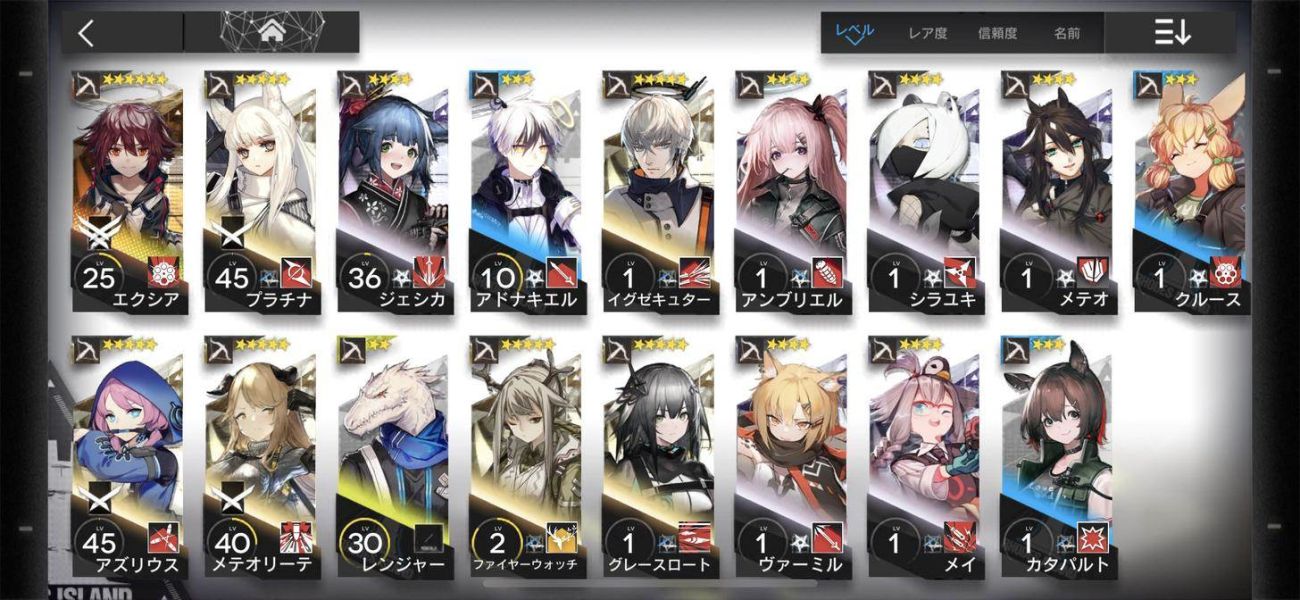Viewport: 1300px width, 600px height.
Task: Pick the ジェシカ operator card
Action: 392,190
